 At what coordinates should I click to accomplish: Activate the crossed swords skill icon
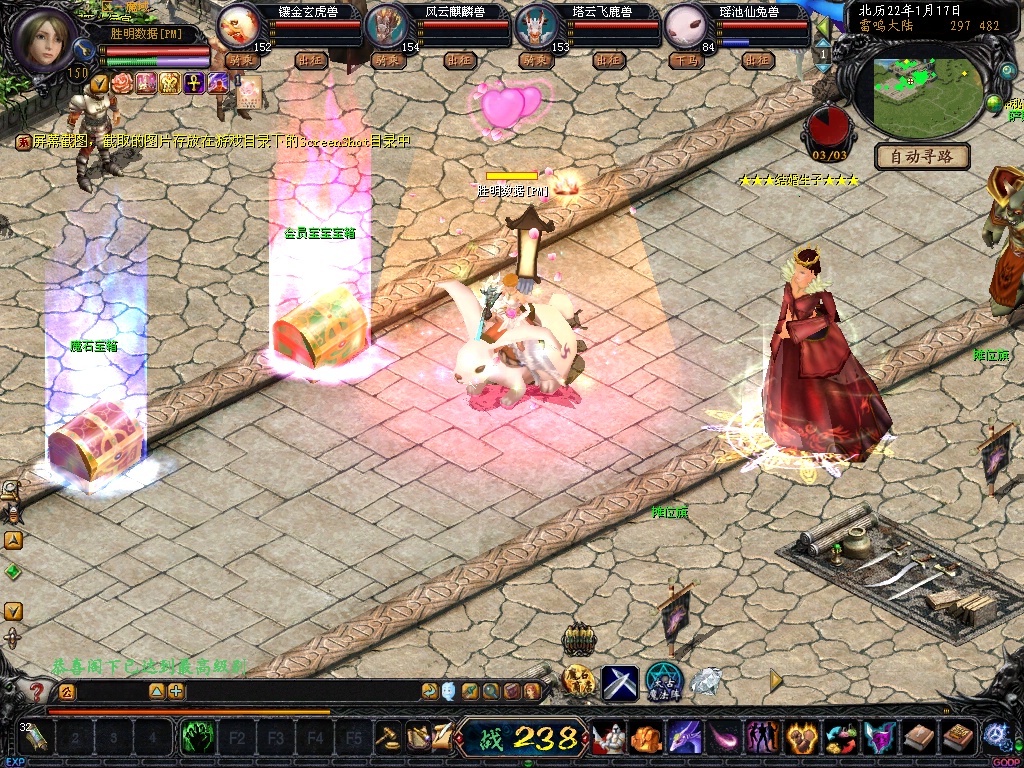pyautogui.click(x=620, y=682)
